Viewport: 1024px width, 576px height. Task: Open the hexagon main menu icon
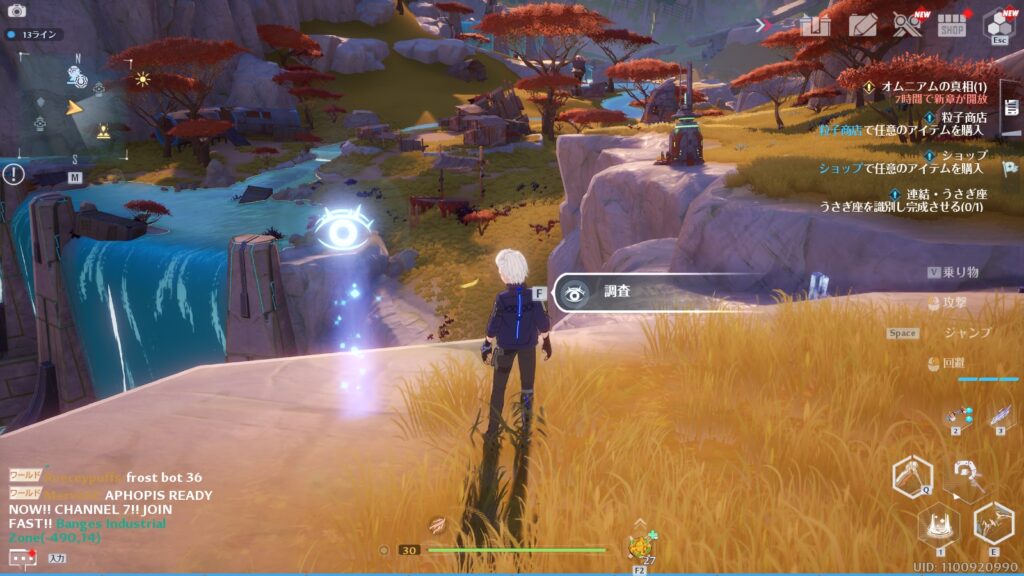(x=998, y=24)
